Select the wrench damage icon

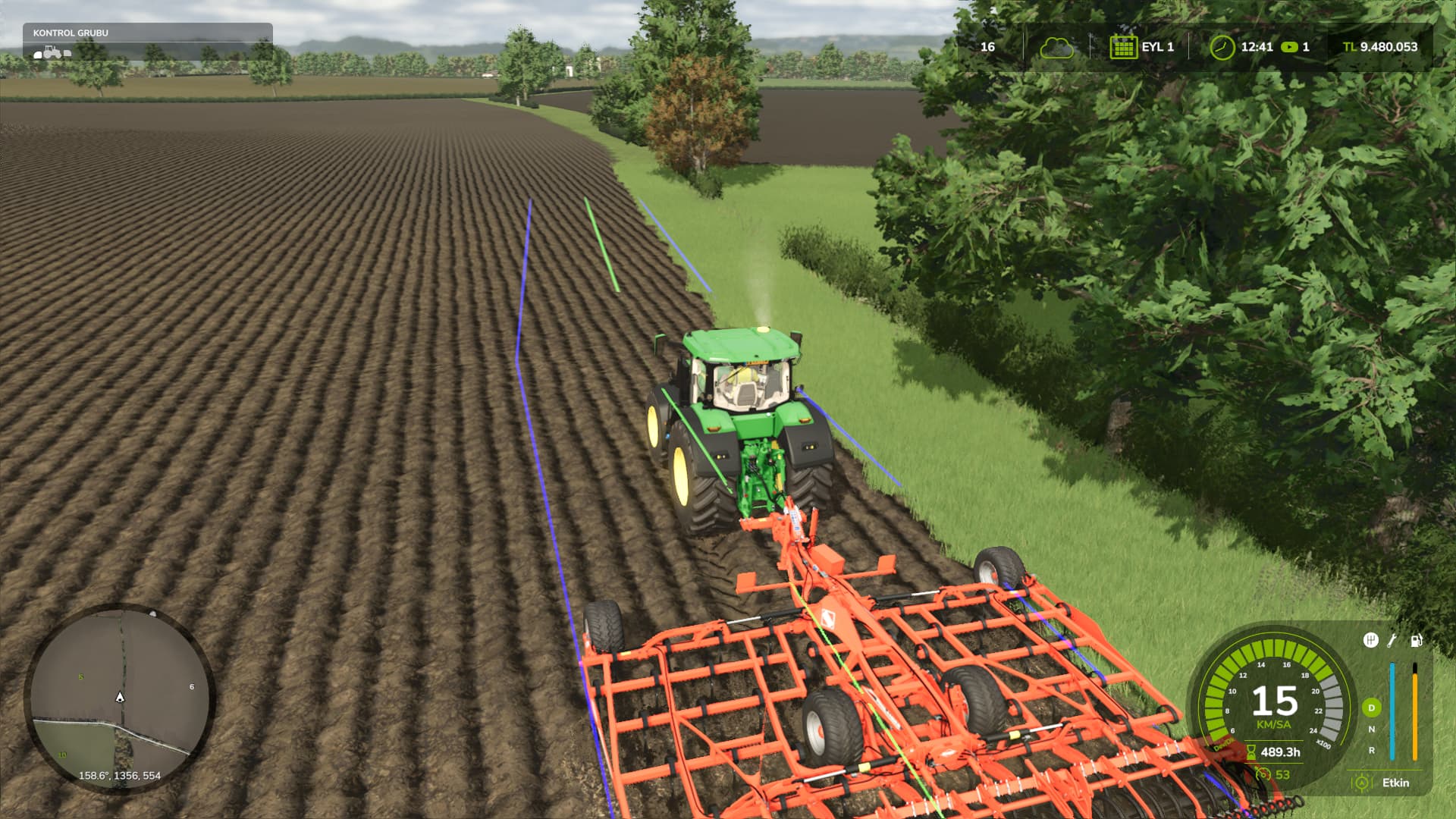1392,641
